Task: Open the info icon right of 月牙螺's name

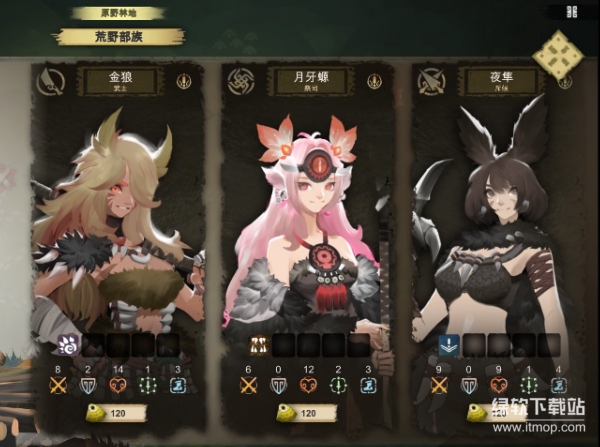Action: (371, 81)
